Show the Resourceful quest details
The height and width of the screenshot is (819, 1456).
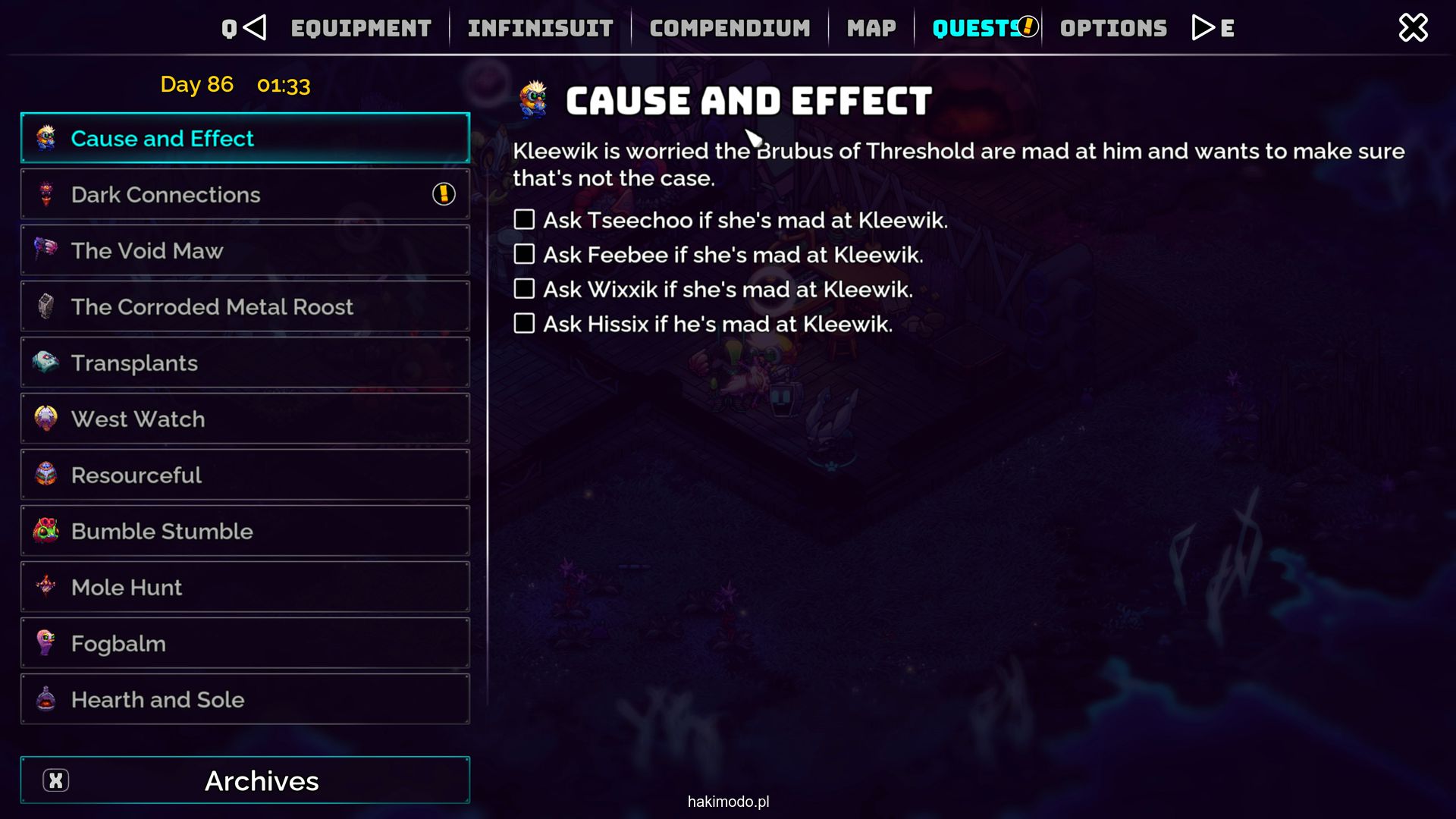pyautogui.click(x=245, y=475)
